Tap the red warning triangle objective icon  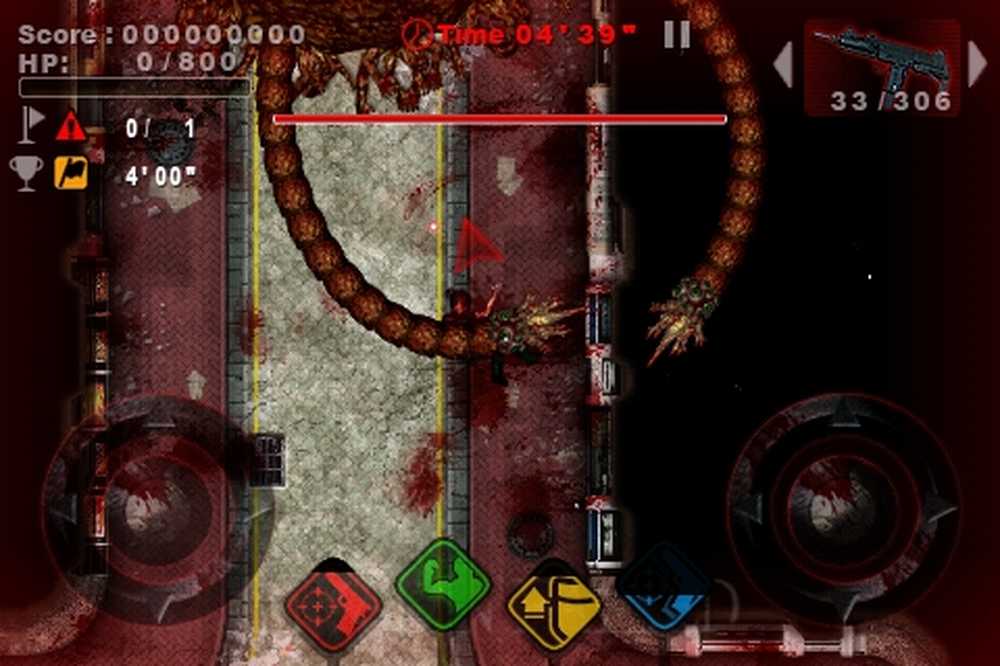point(71,127)
